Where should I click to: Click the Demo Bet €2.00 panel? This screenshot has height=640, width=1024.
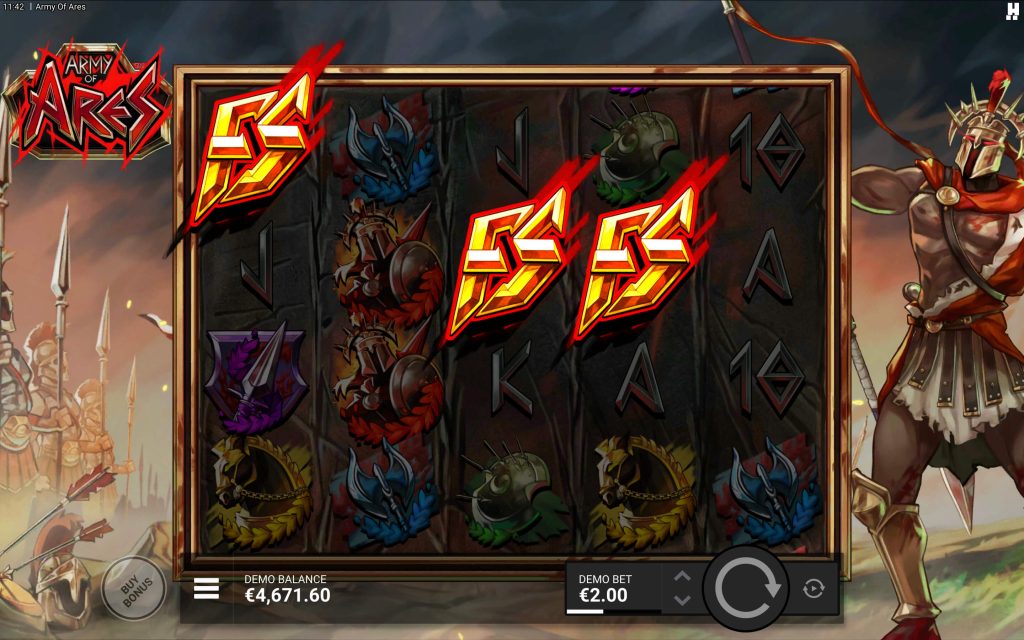[613, 588]
